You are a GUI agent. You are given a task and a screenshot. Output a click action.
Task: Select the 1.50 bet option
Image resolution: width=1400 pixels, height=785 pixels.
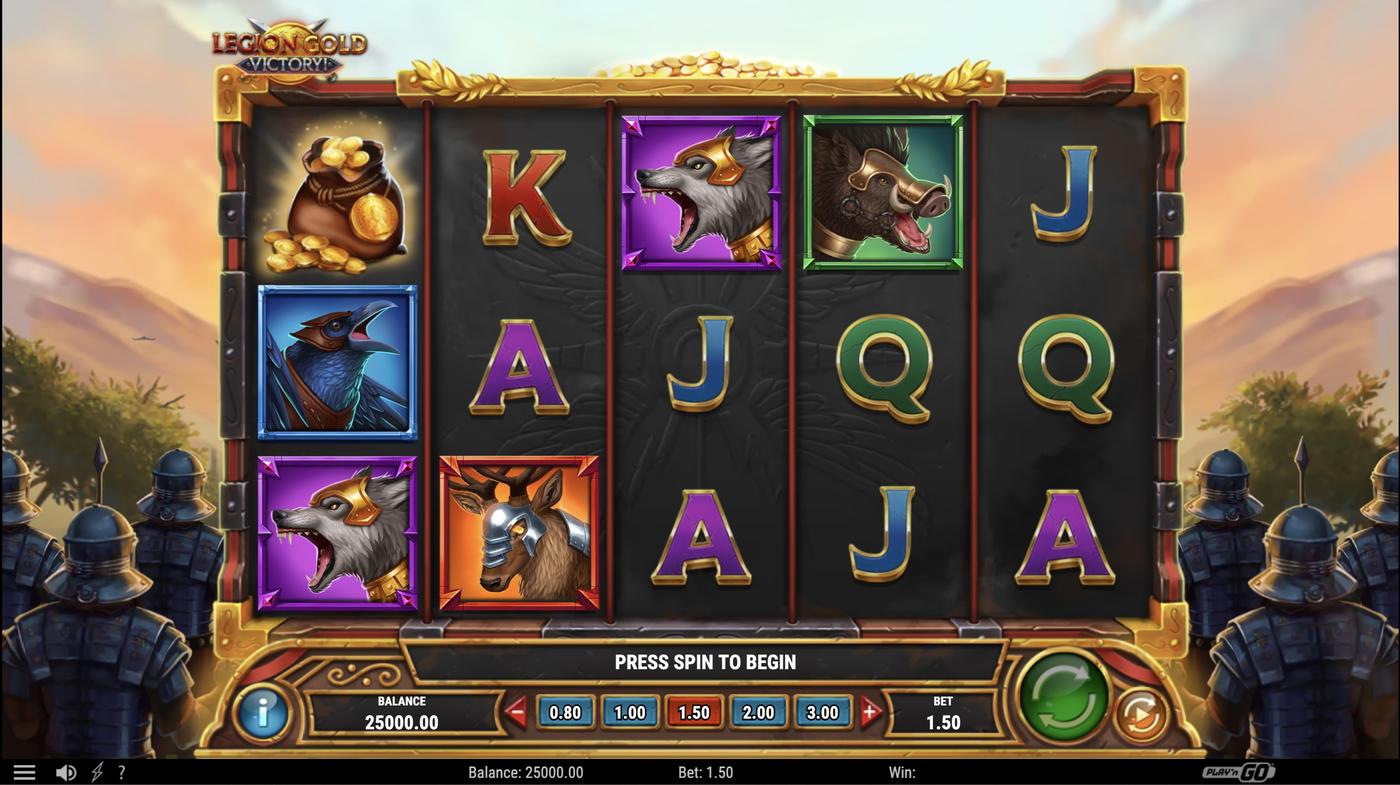coord(694,711)
